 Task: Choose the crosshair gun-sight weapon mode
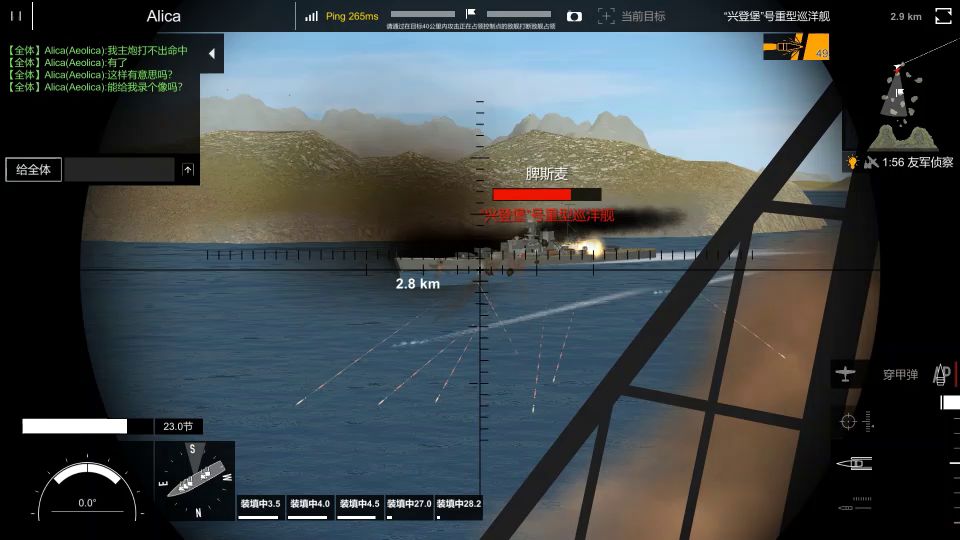849,422
